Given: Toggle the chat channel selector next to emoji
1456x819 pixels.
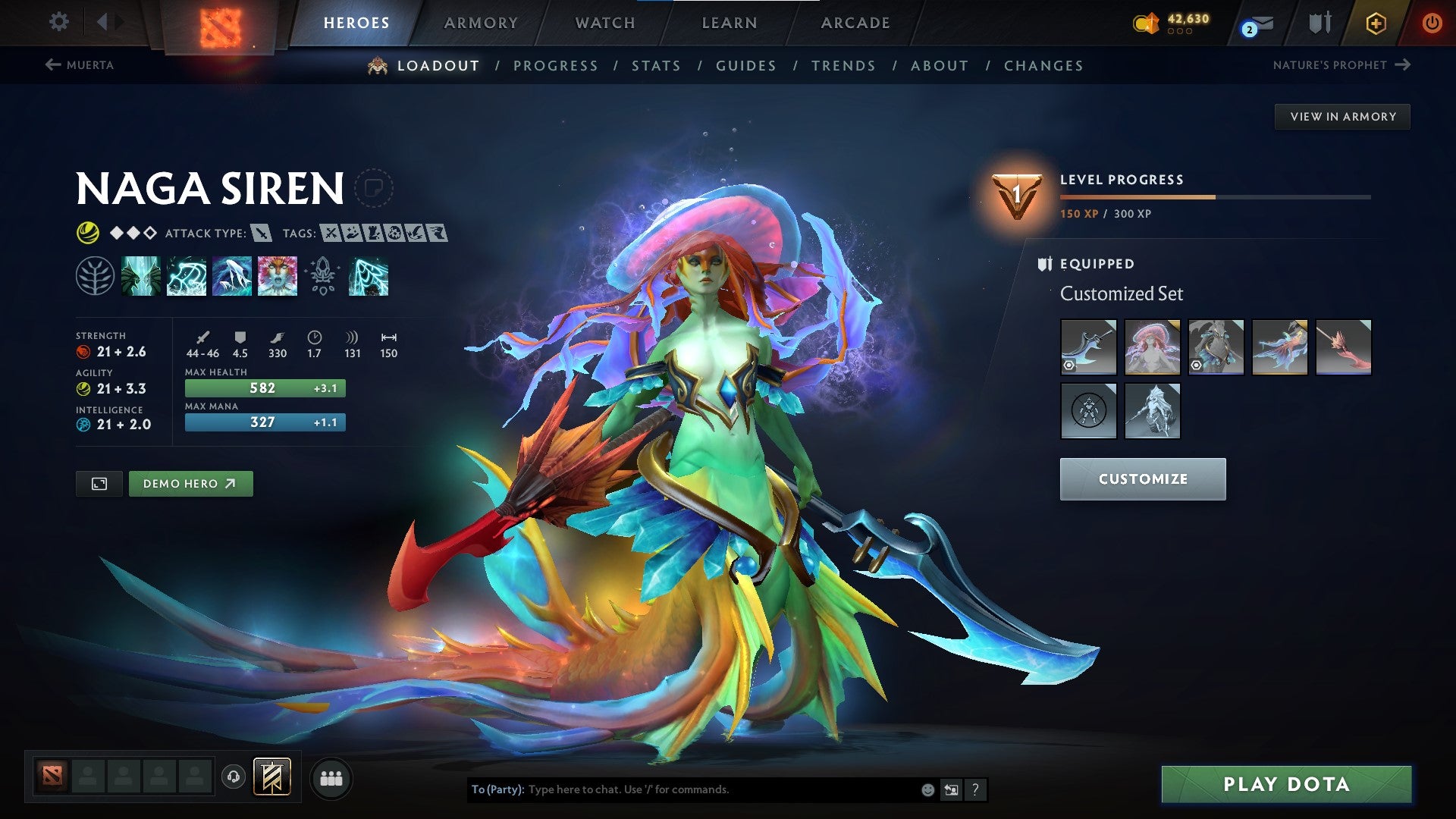Looking at the screenshot, I should 951,789.
